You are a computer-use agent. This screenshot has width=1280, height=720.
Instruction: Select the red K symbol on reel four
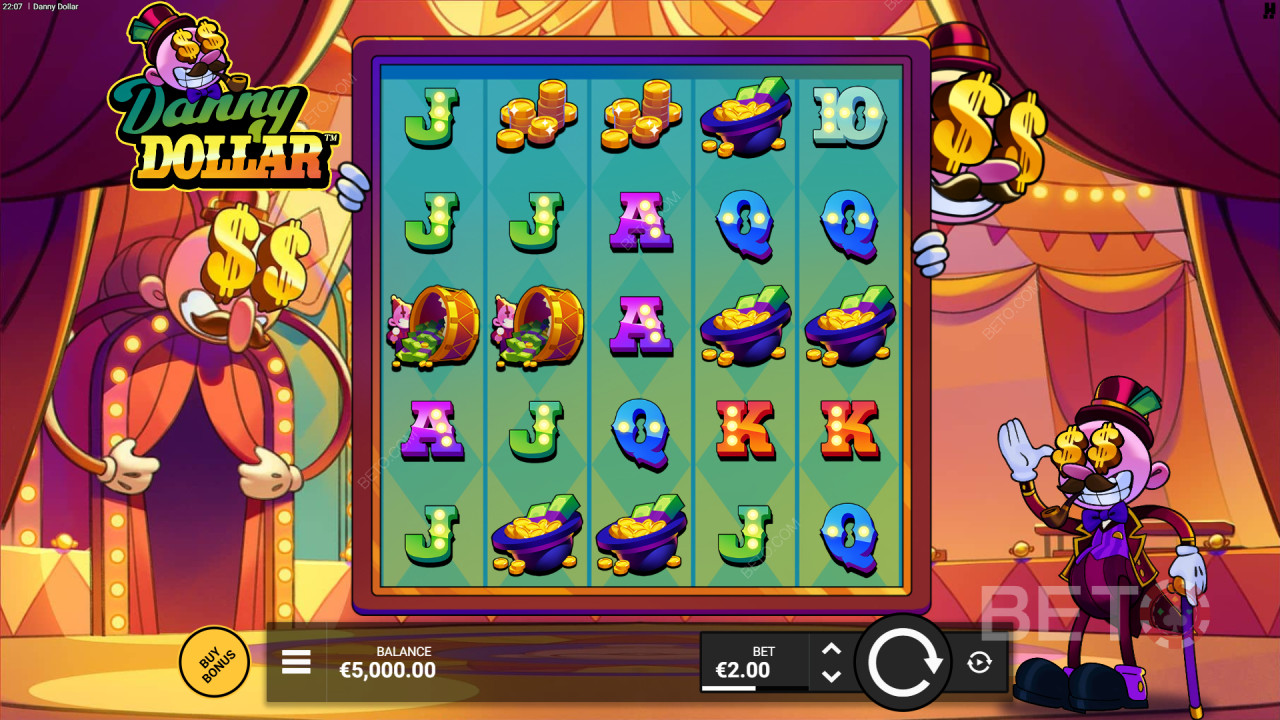743,428
